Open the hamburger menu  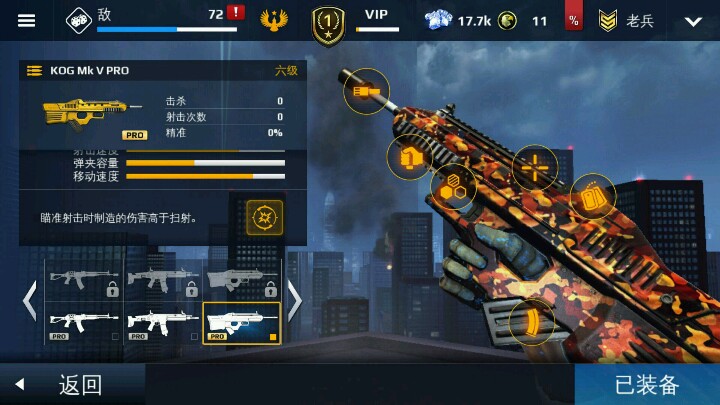[27, 20]
